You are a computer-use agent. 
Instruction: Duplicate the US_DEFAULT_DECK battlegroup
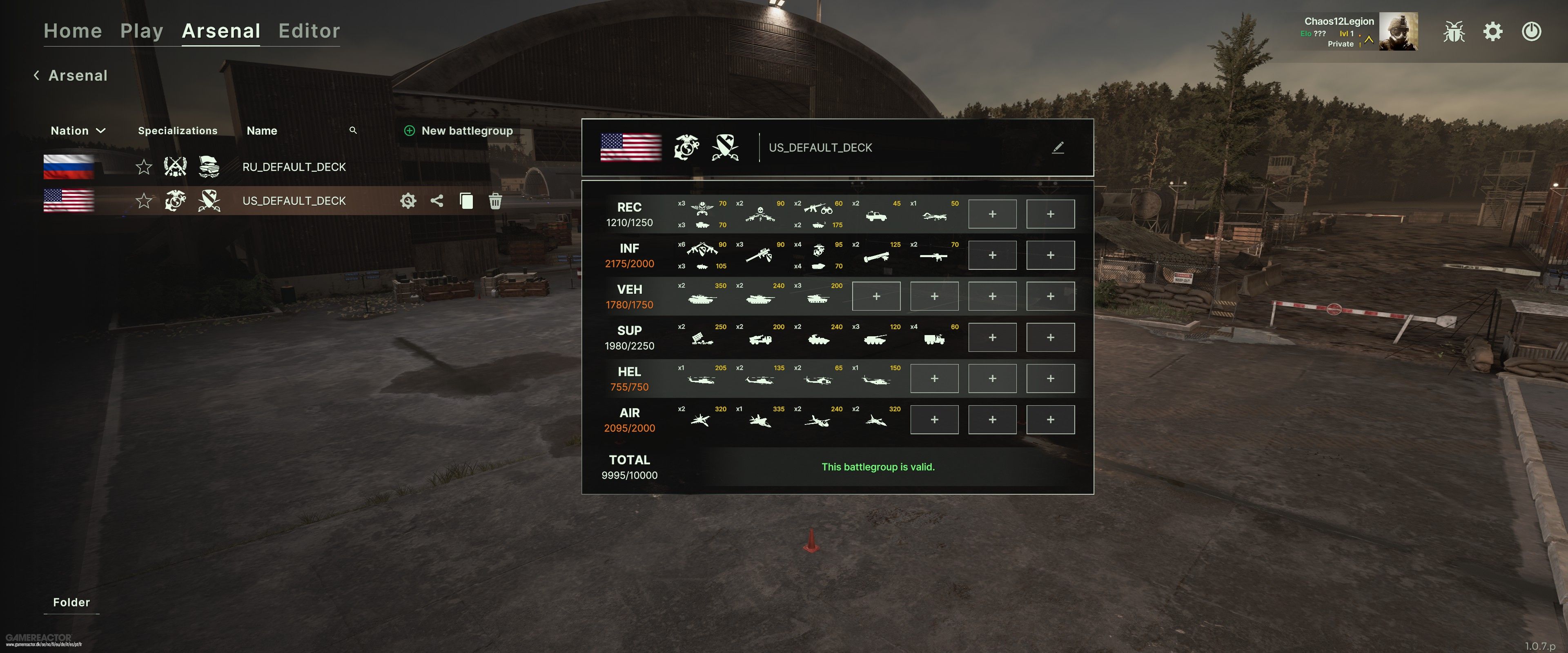(x=466, y=201)
